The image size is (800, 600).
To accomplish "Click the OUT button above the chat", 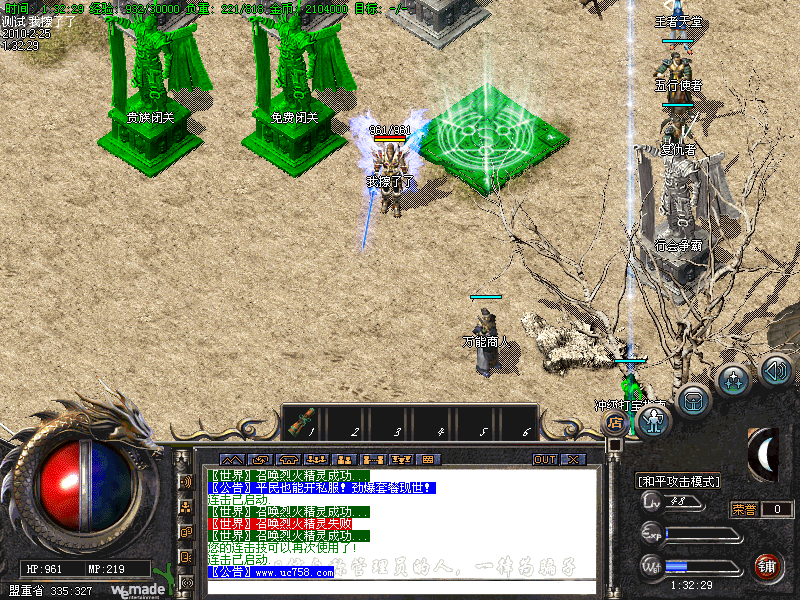I will click(x=544, y=459).
